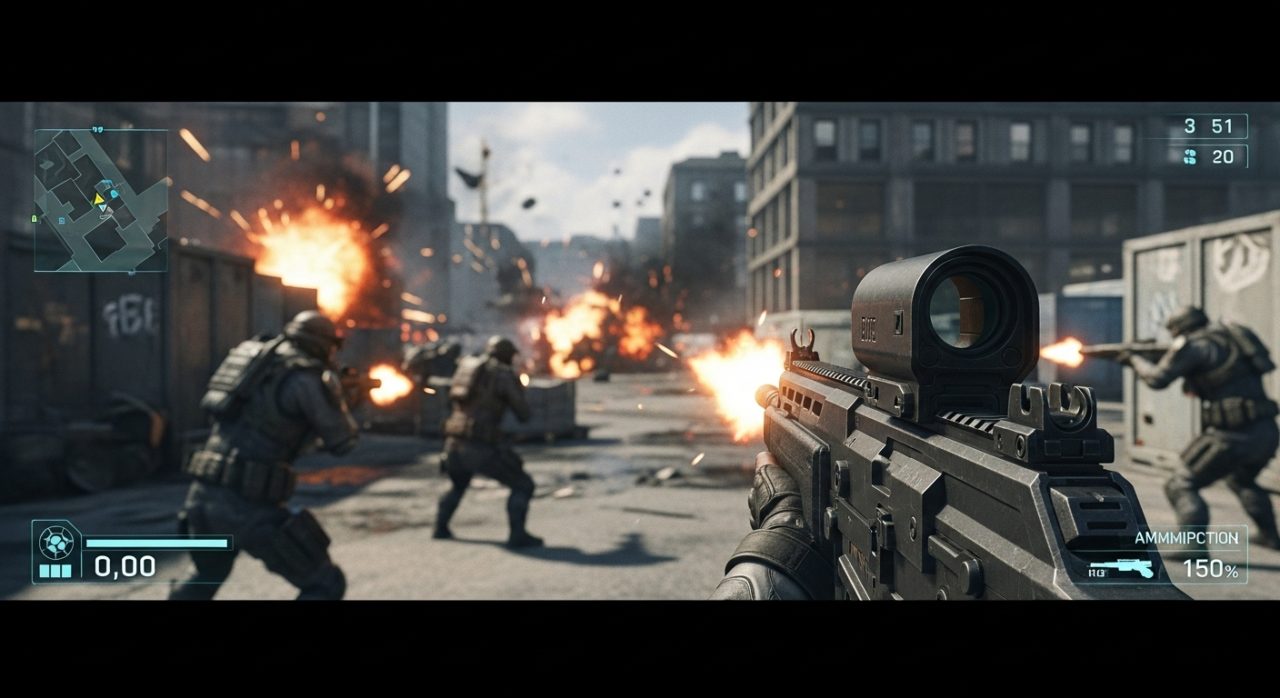The width and height of the screenshot is (1280, 698).
Task: Click the squad icon beside number 20
Action: (x=1189, y=156)
